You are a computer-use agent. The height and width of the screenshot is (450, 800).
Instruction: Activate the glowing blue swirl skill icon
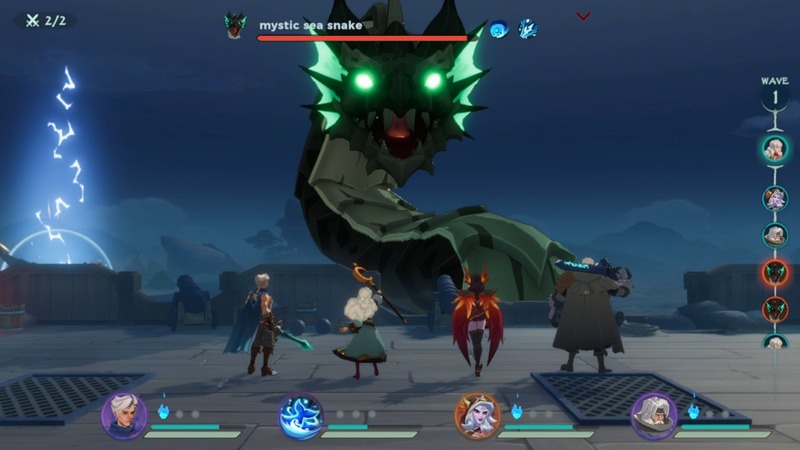(301, 416)
